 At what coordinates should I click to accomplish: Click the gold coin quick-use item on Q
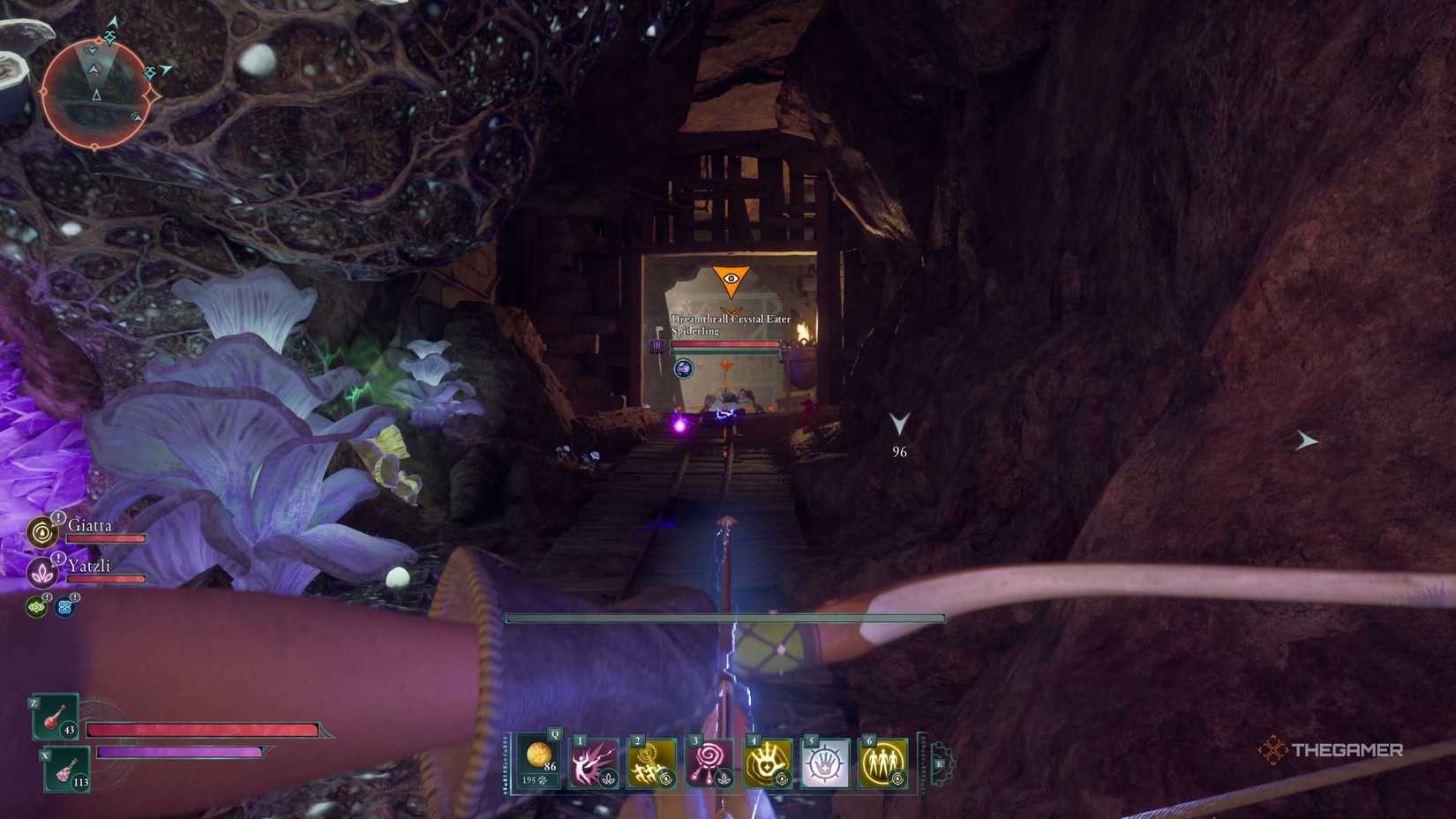click(x=540, y=756)
